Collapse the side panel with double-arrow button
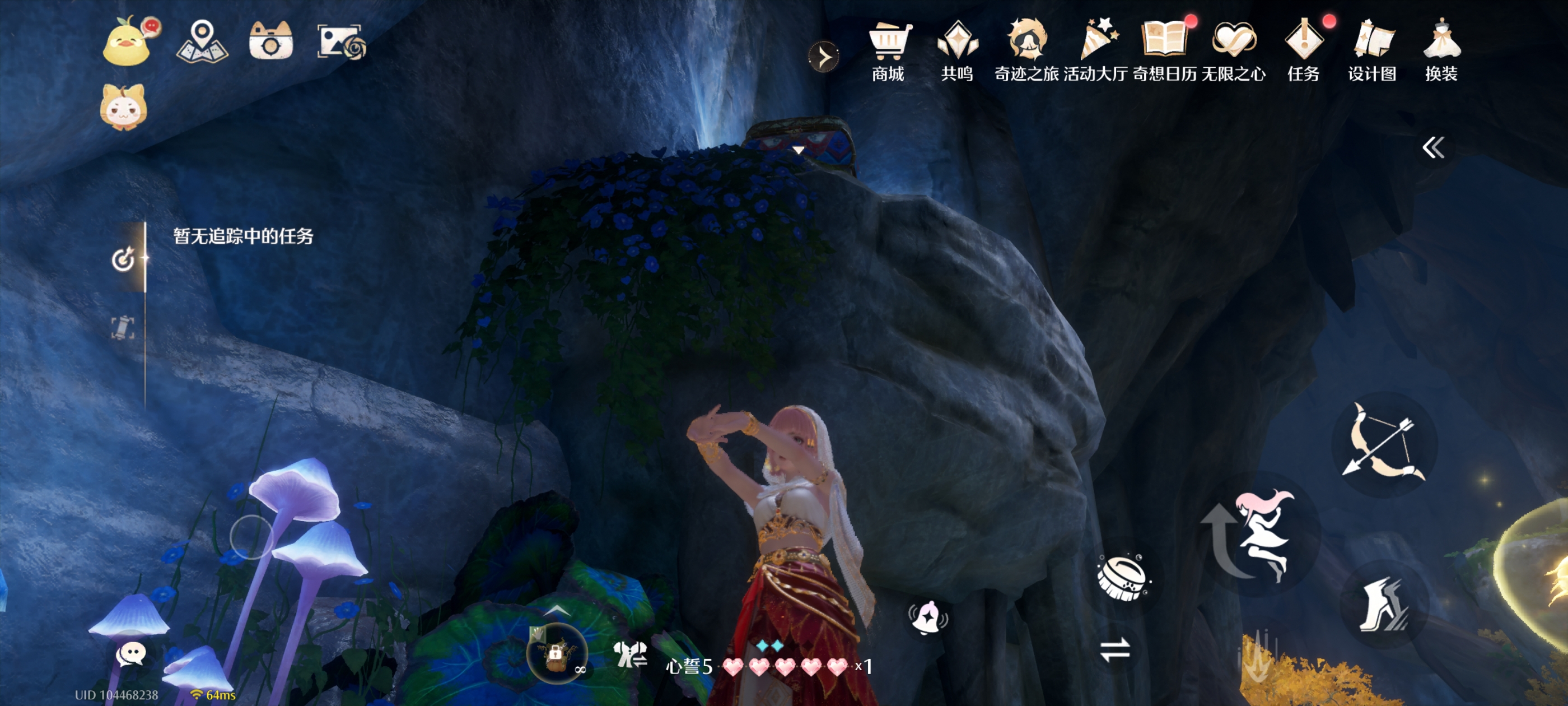This screenshot has height=706, width=1568. [x=1433, y=147]
